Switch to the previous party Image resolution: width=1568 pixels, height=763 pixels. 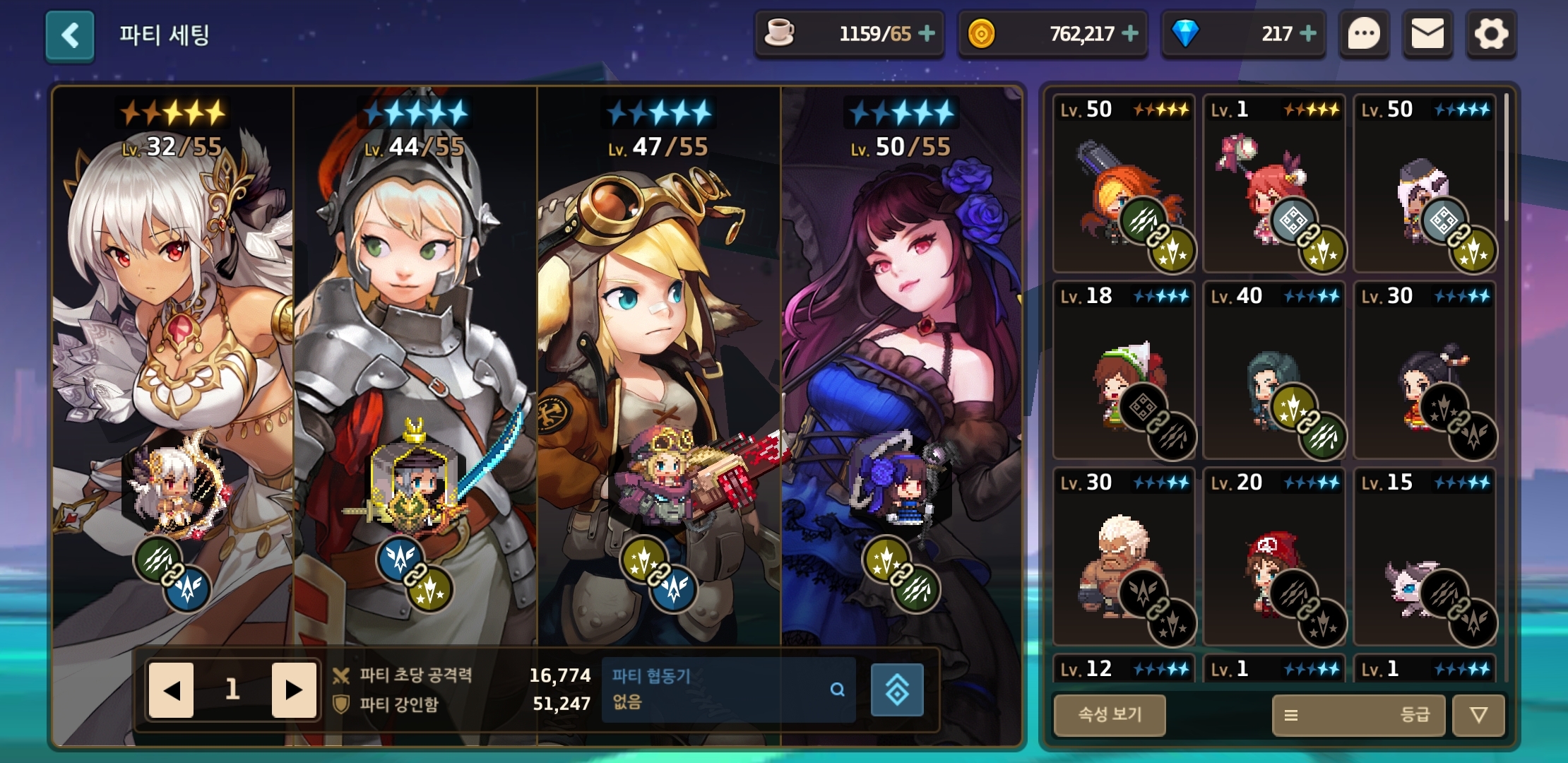171,690
